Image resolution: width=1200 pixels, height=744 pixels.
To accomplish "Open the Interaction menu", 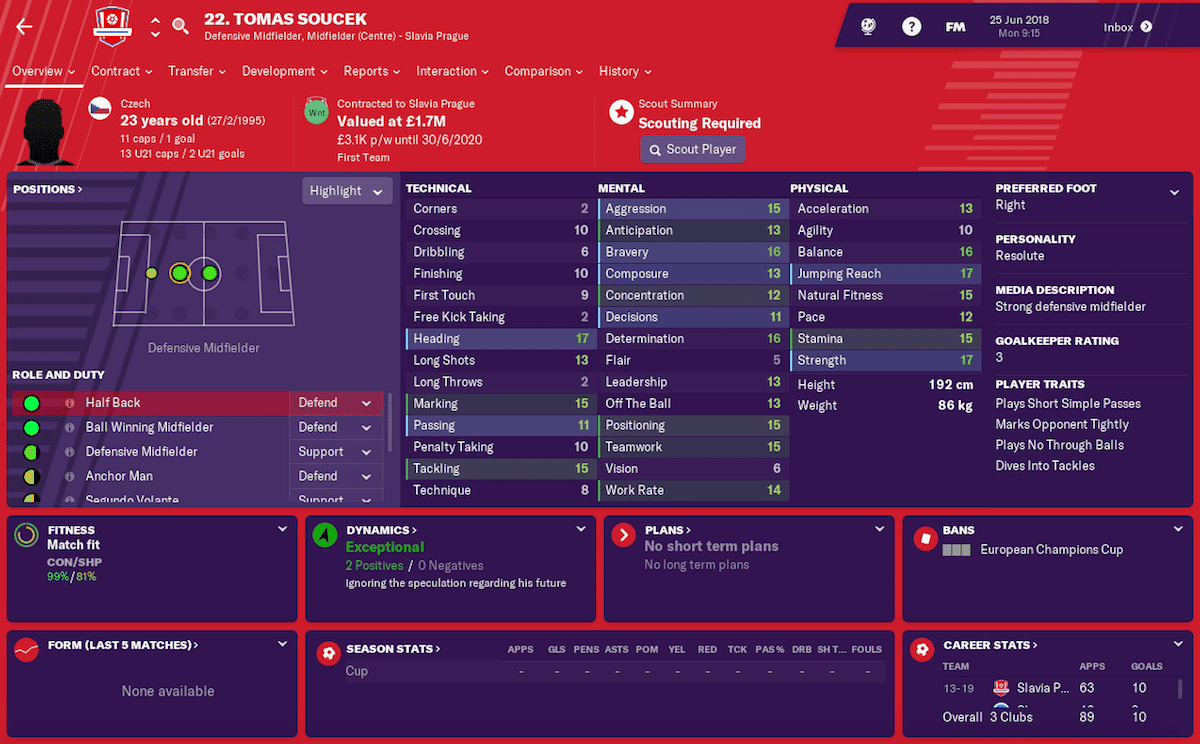I will (x=452, y=71).
